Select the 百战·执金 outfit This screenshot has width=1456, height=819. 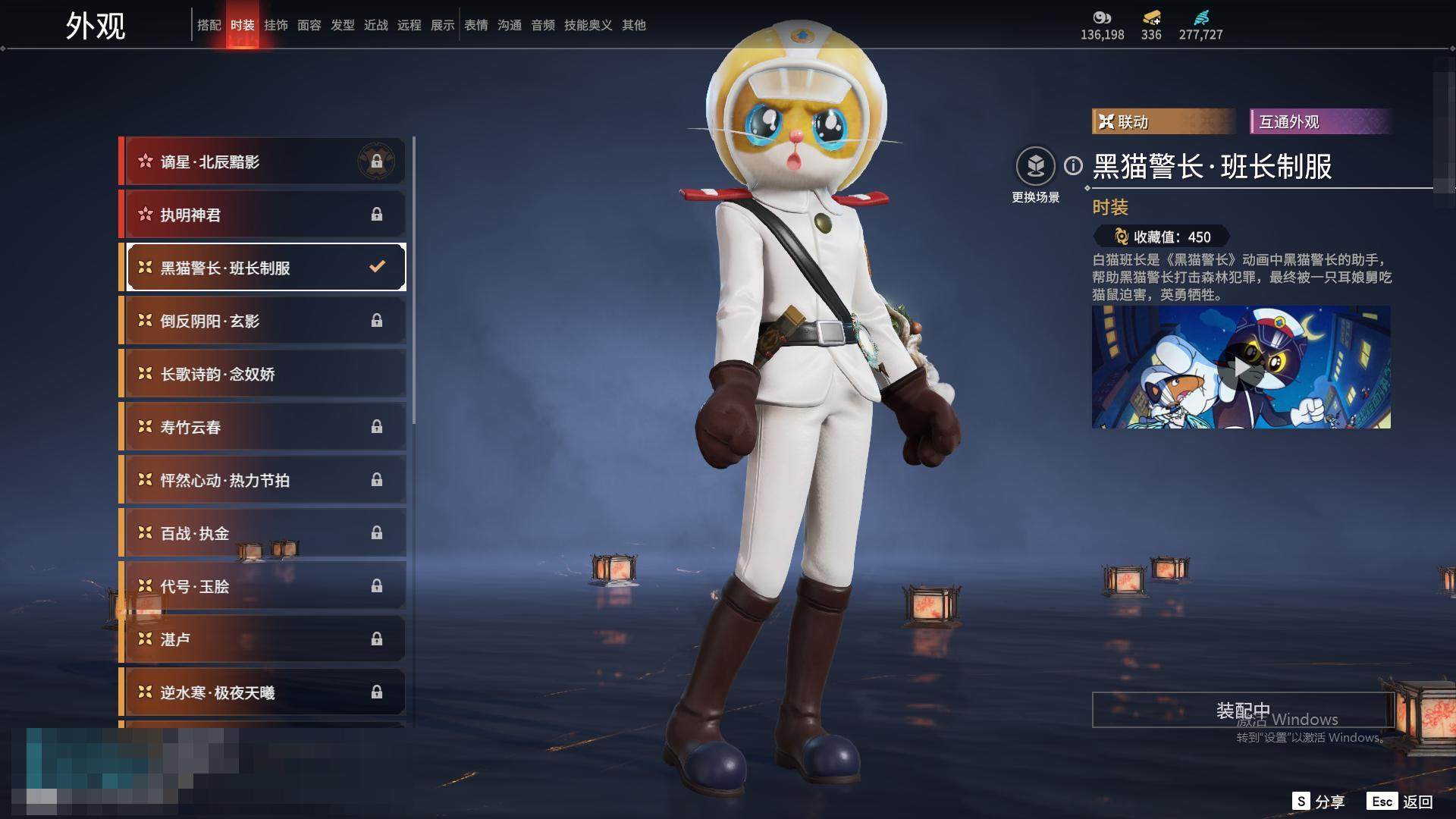pos(262,533)
